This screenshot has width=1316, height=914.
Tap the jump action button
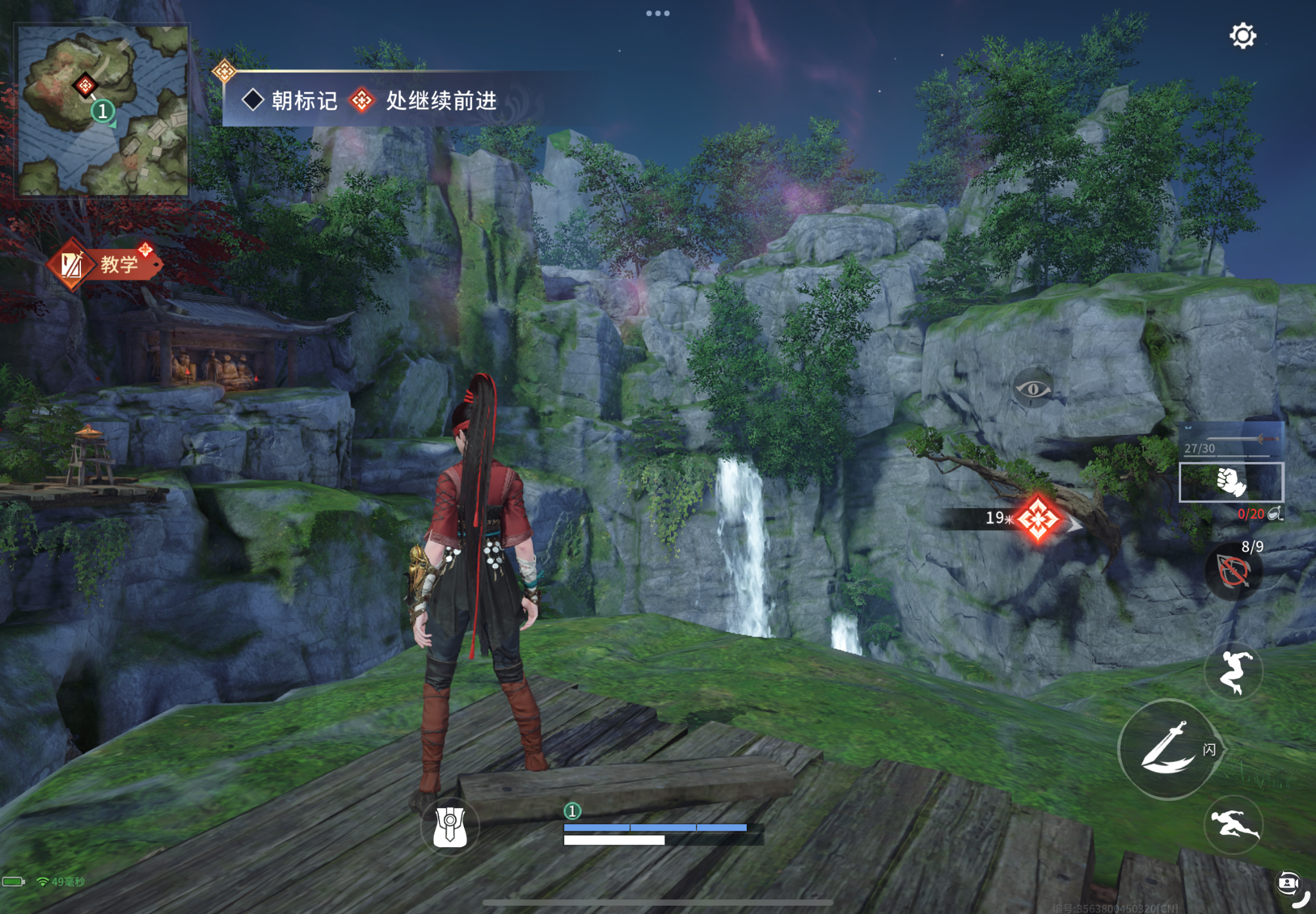pyautogui.click(x=1233, y=672)
